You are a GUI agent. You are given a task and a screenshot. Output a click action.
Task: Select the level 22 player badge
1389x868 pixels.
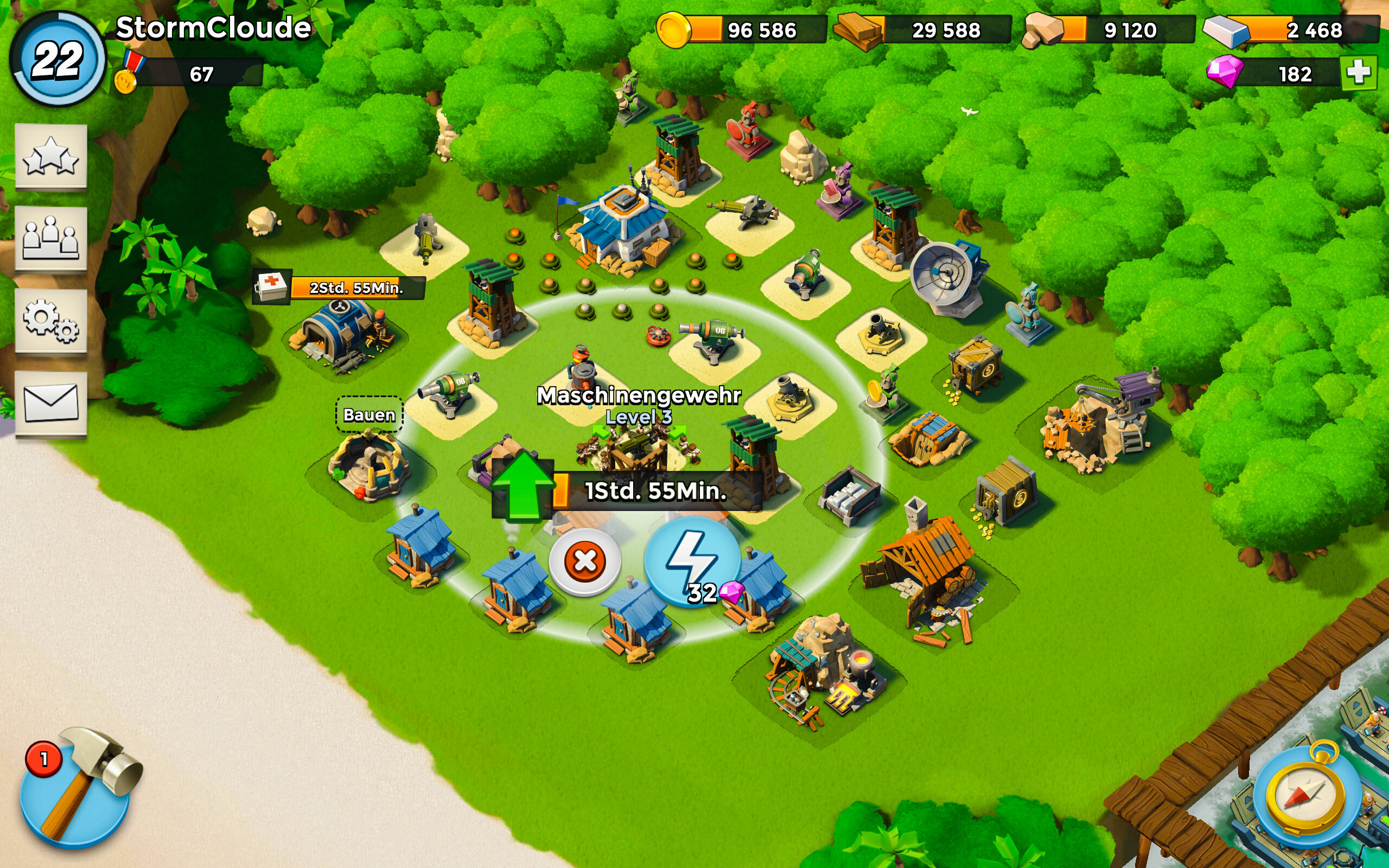coord(58,60)
